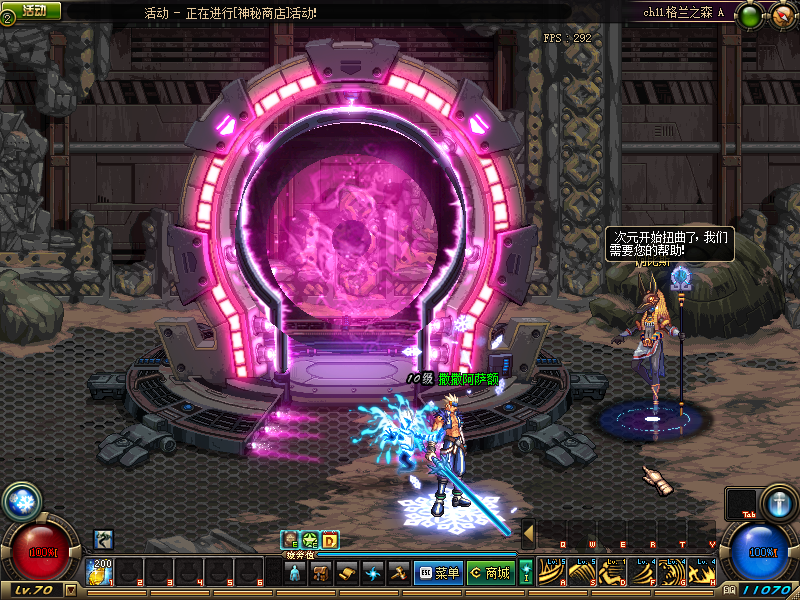The image size is (800, 600).
Task: Use the yellow crystal item in slot 1
Action: point(101,573)
